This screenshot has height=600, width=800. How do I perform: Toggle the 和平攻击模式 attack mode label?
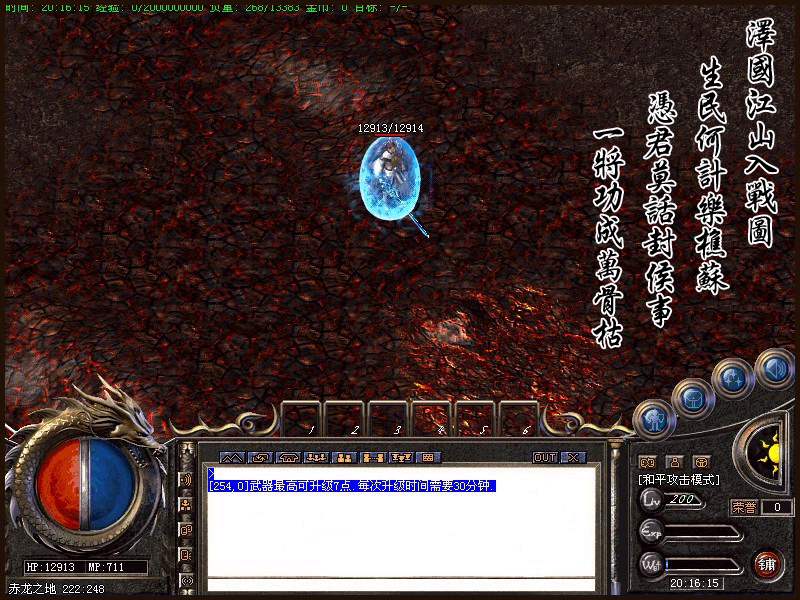click(x=679, y=480)
